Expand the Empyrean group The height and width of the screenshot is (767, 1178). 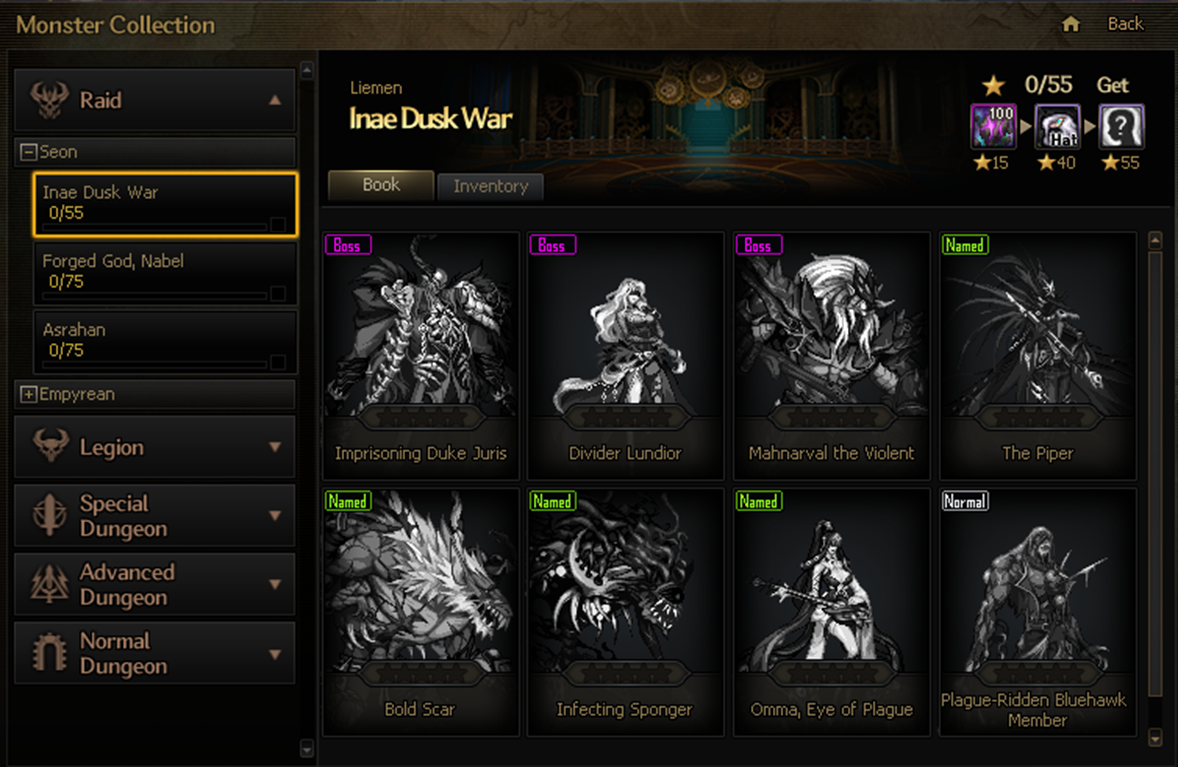29,394
